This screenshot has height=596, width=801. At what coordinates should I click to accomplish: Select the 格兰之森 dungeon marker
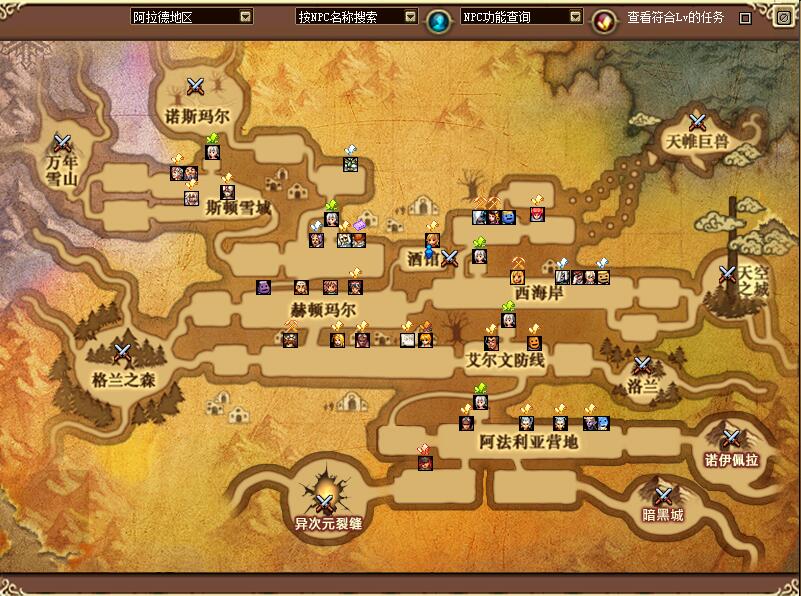click(123, 352)
